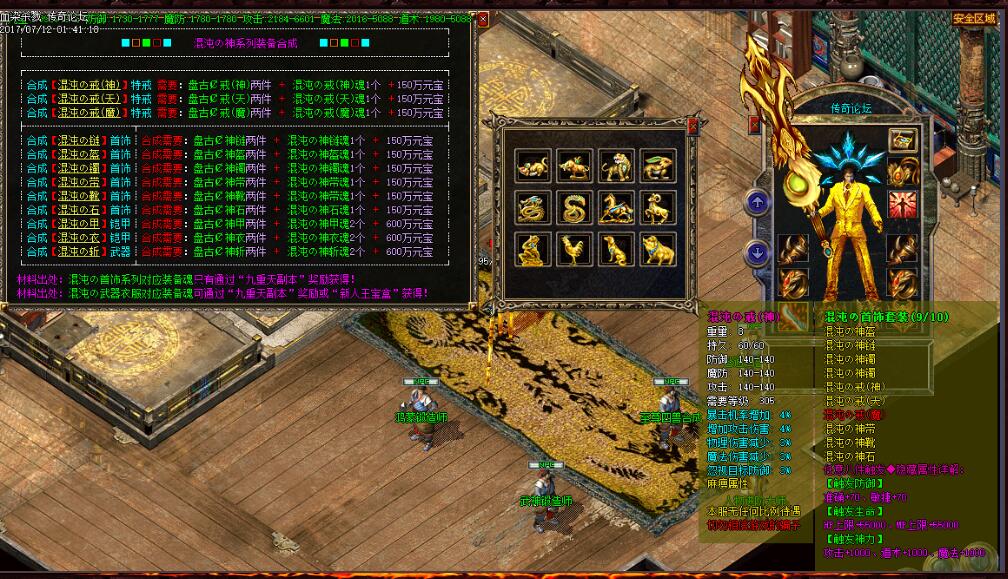Select the 混沌の链 necklace synthesis link

pyautogui.click(x=80, y=141)
